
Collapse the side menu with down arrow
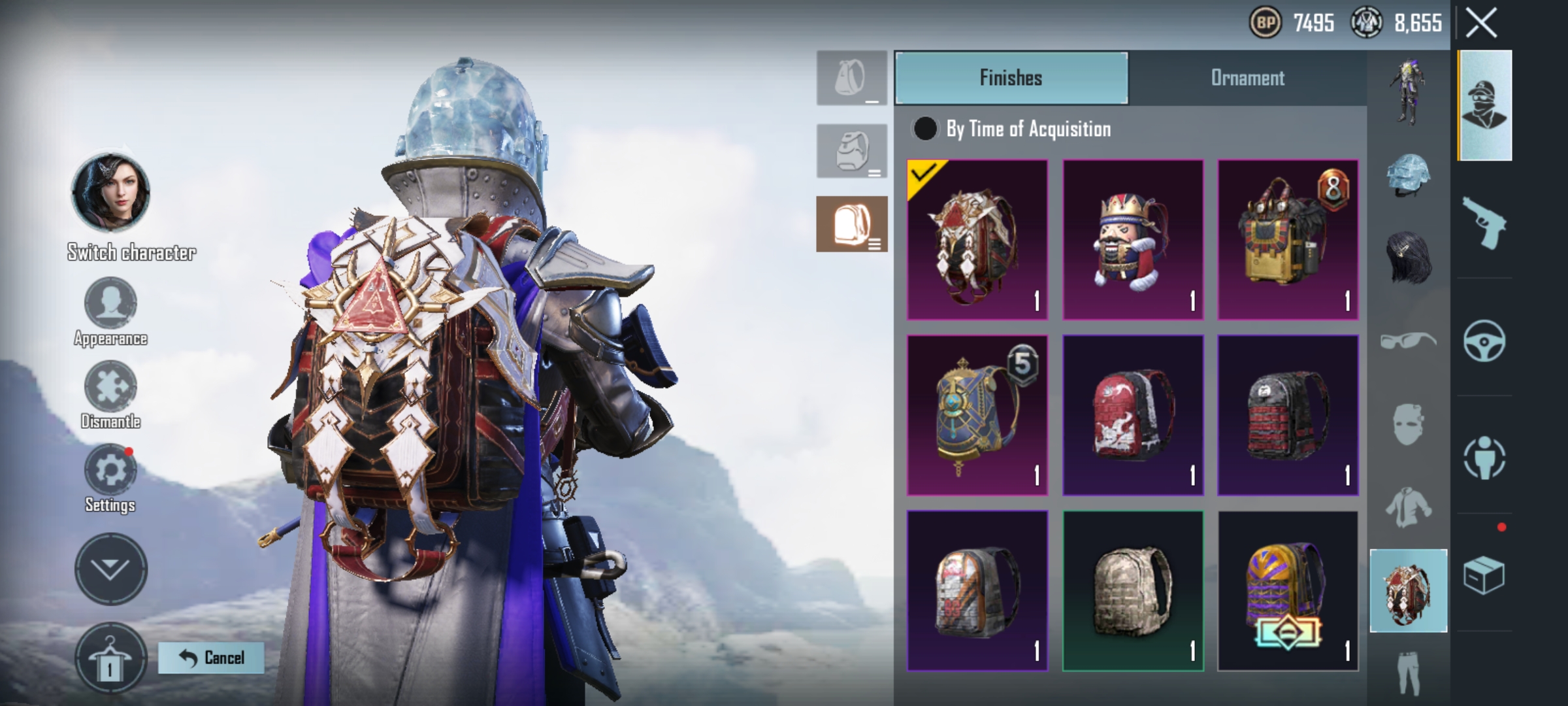[110, 569]
